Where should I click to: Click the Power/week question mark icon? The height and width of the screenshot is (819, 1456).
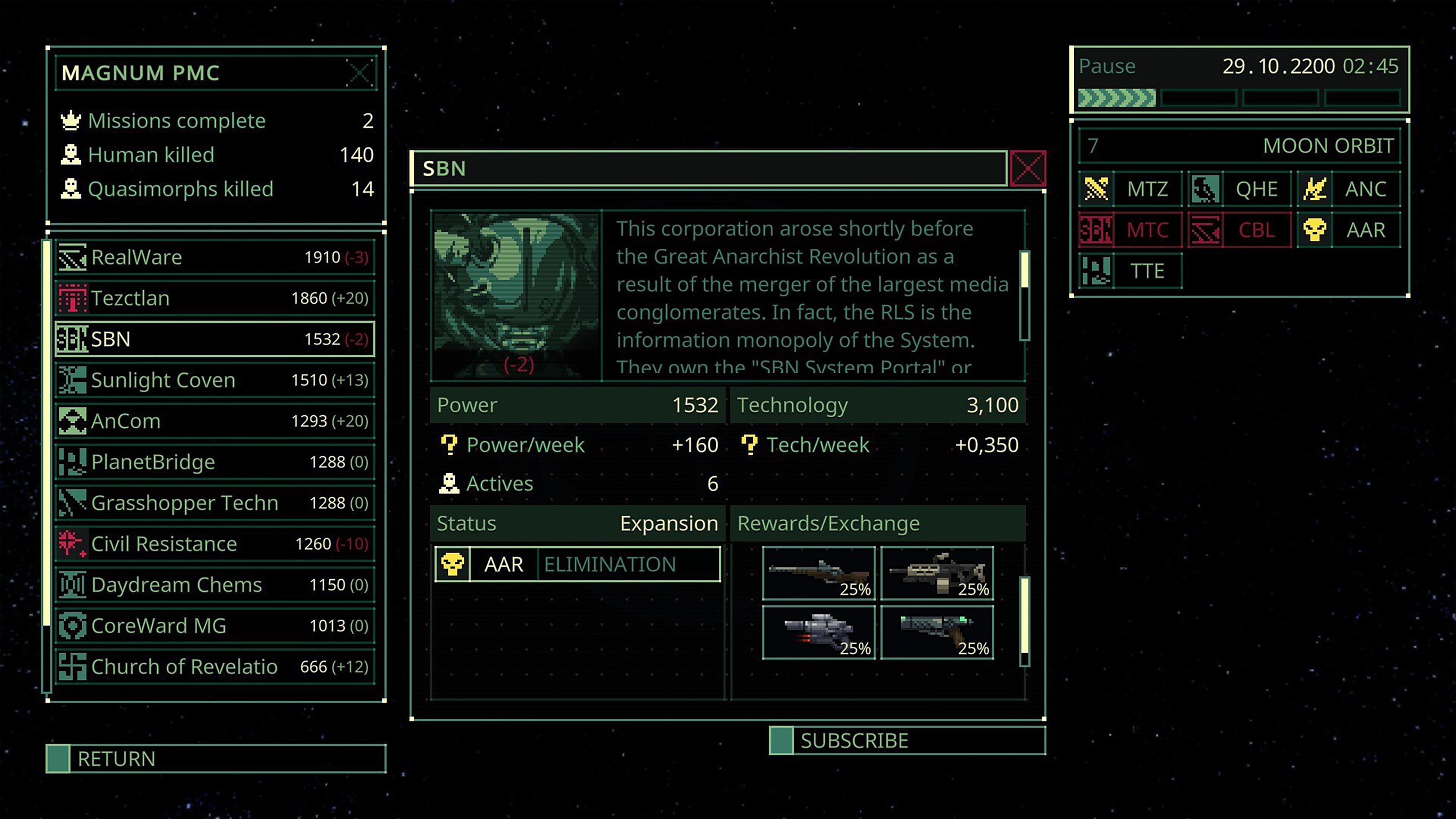tap(449, 446)
